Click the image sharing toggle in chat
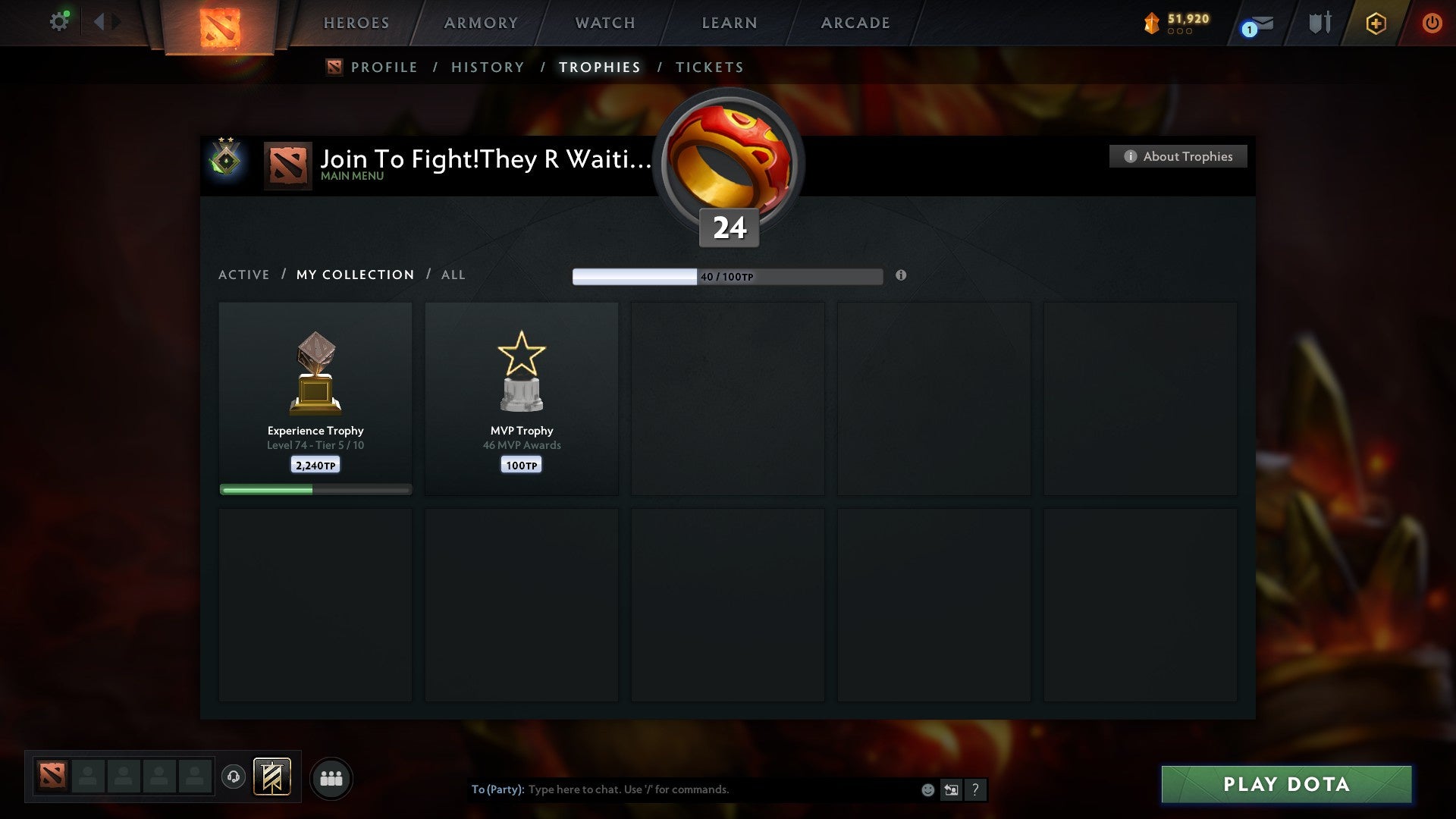1456x819 pixels. click(952, 789)
